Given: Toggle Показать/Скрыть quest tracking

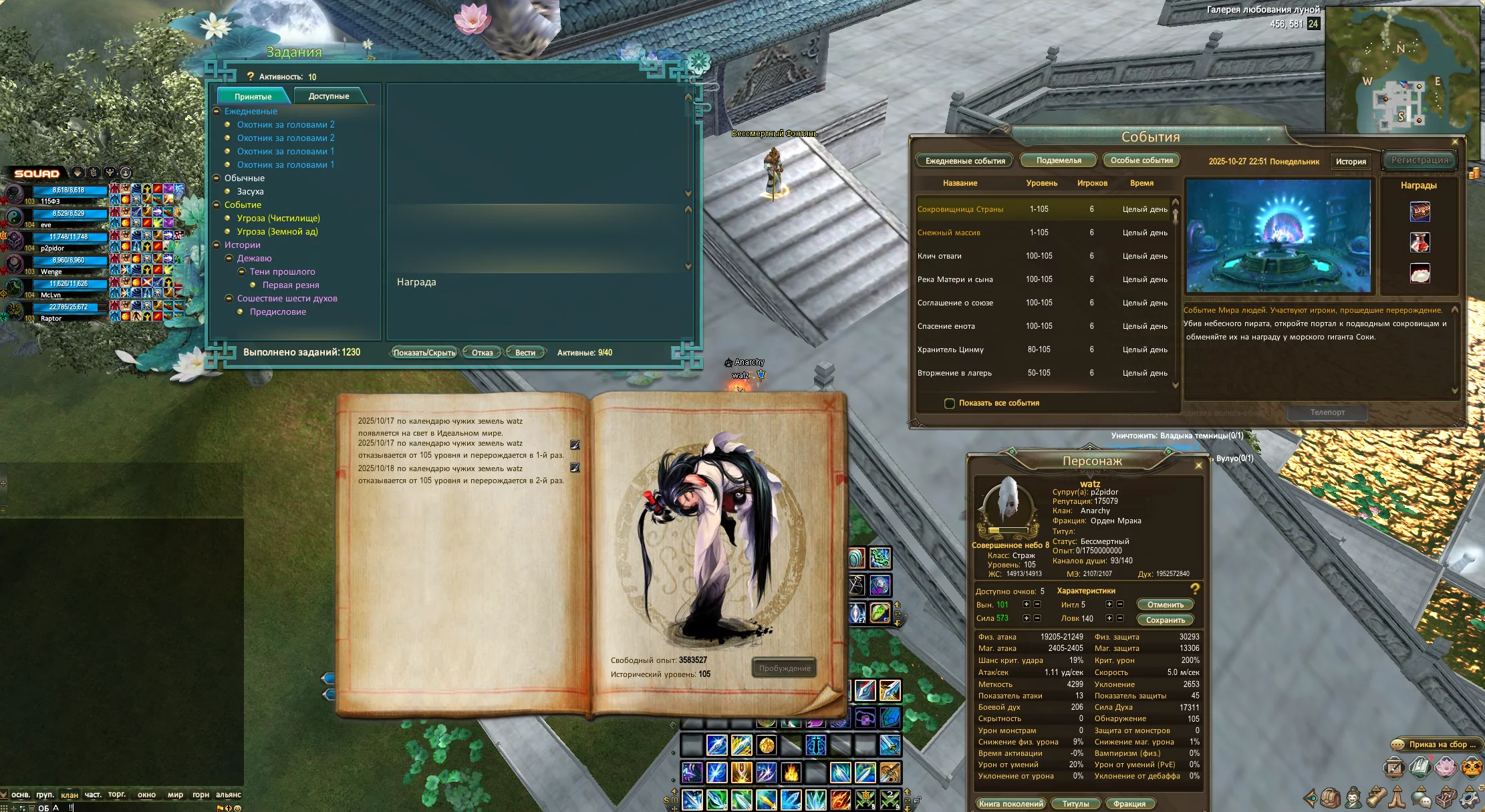Looking at the screenshot, I should click(x=424, y=353).
